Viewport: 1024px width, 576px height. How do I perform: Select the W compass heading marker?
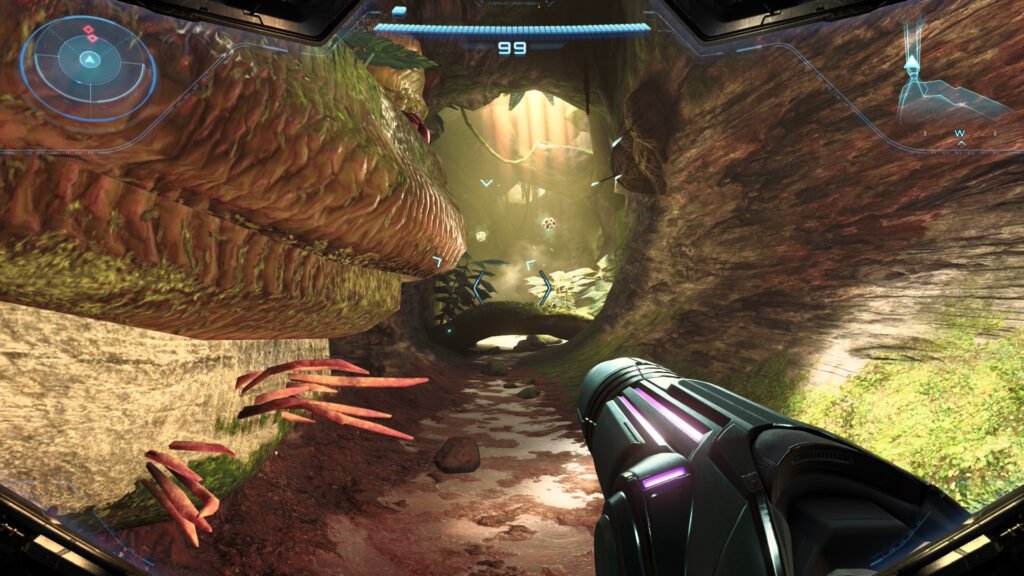pos(960,133)
